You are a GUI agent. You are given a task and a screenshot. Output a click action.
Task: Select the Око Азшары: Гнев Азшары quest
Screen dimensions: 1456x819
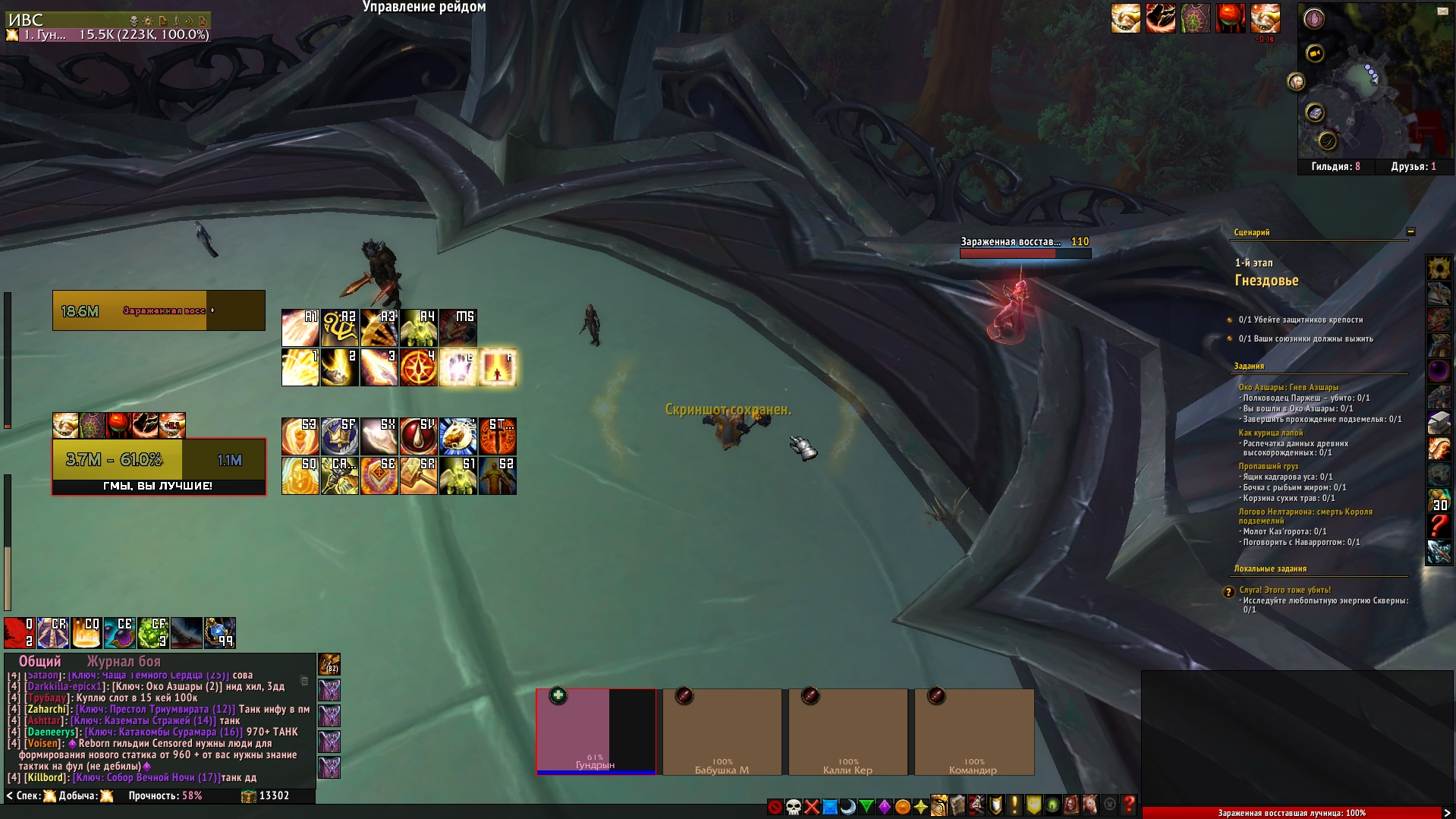(1288, 387)
